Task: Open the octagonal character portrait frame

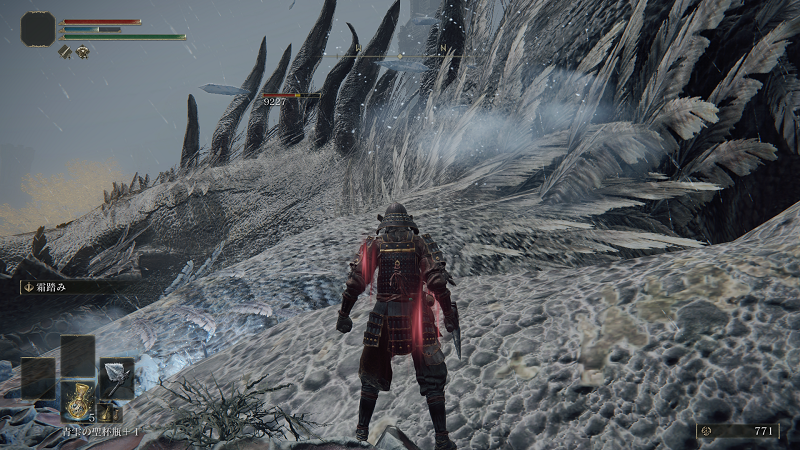Action: point(38,29)
